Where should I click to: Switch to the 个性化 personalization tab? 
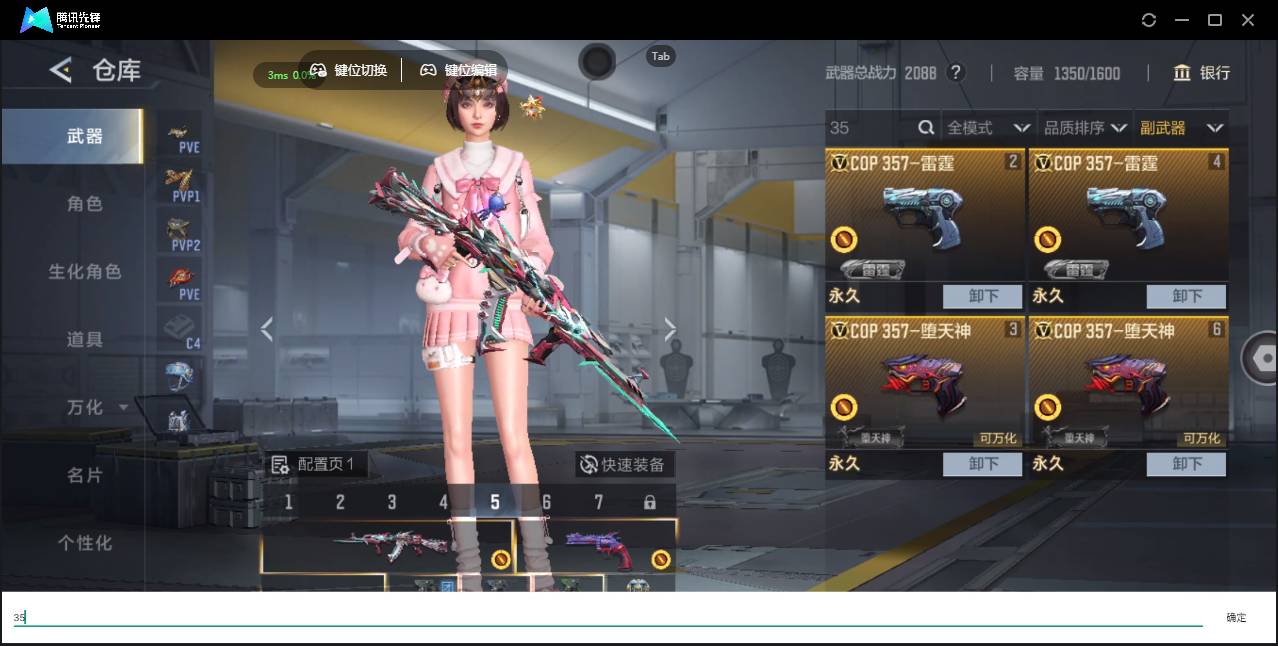pyautogui.click(x=85, y=543)
